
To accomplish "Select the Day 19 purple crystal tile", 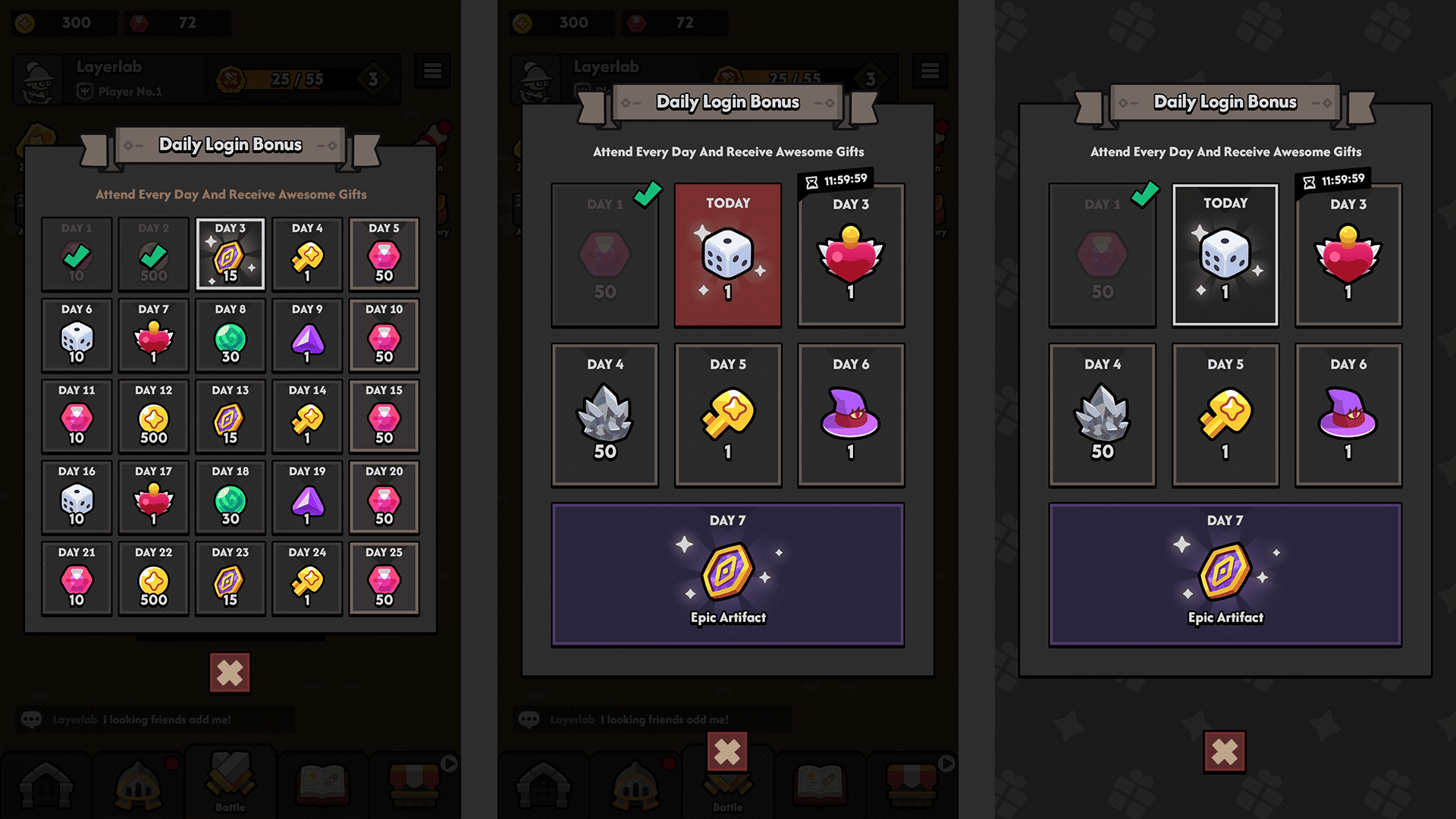I will point(307,497).
